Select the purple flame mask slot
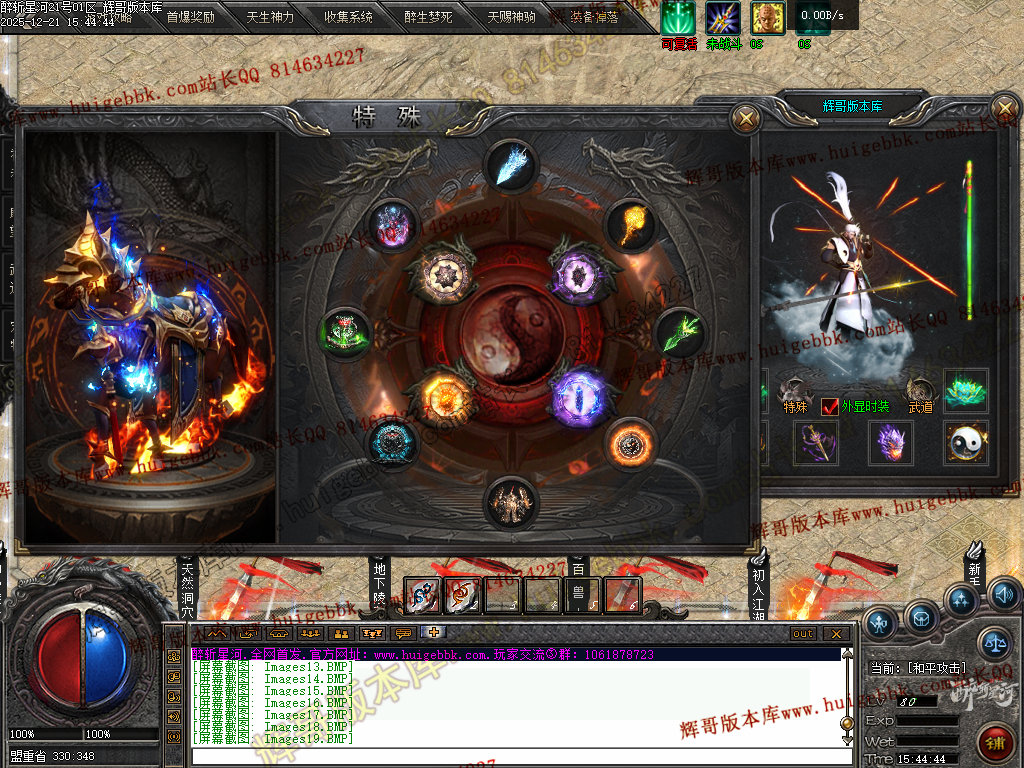The height and width of the screenshot is (768, 1024). click(891, 442)
